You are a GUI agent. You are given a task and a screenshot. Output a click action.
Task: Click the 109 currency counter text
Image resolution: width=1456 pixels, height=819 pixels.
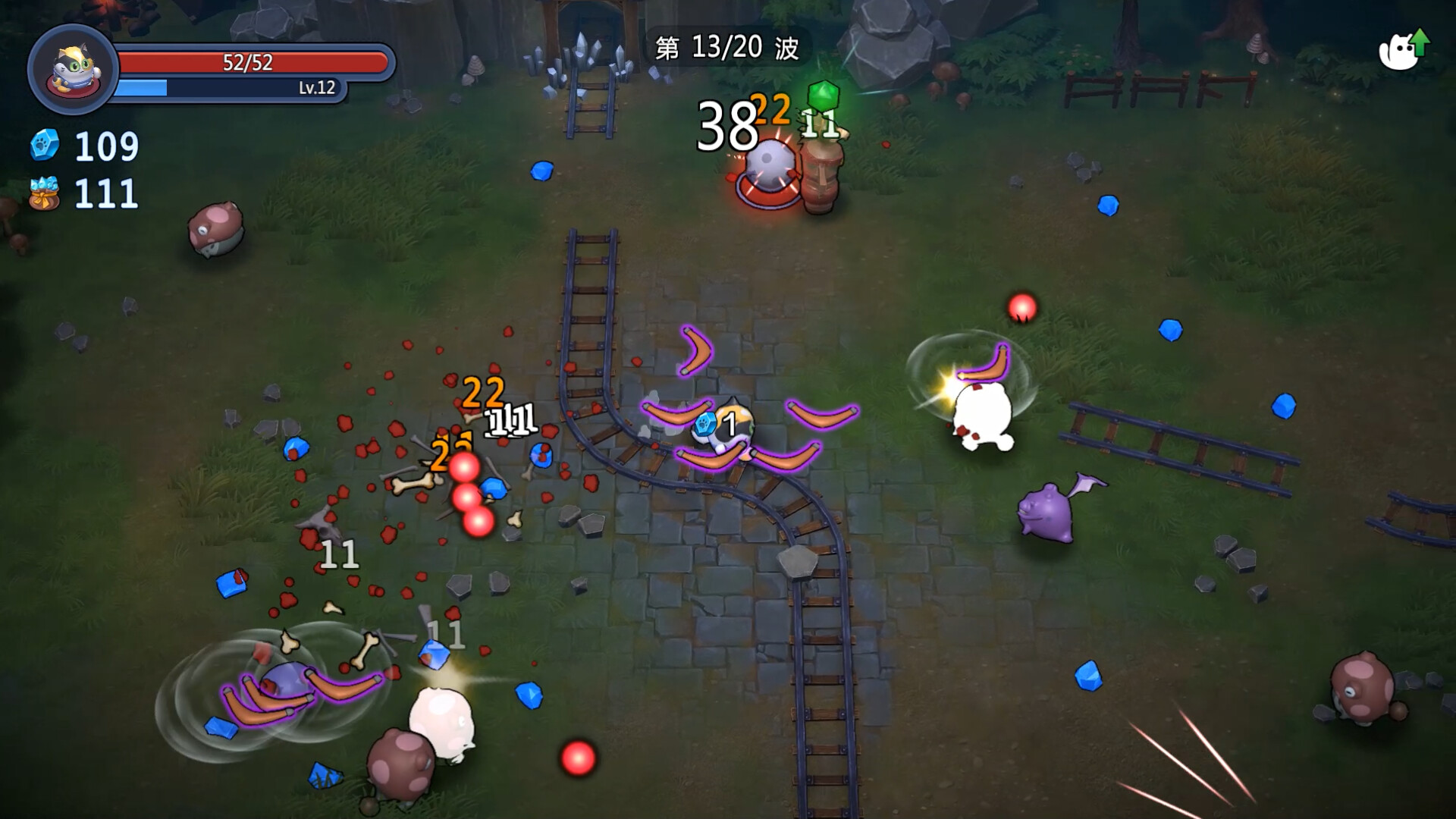106,145
